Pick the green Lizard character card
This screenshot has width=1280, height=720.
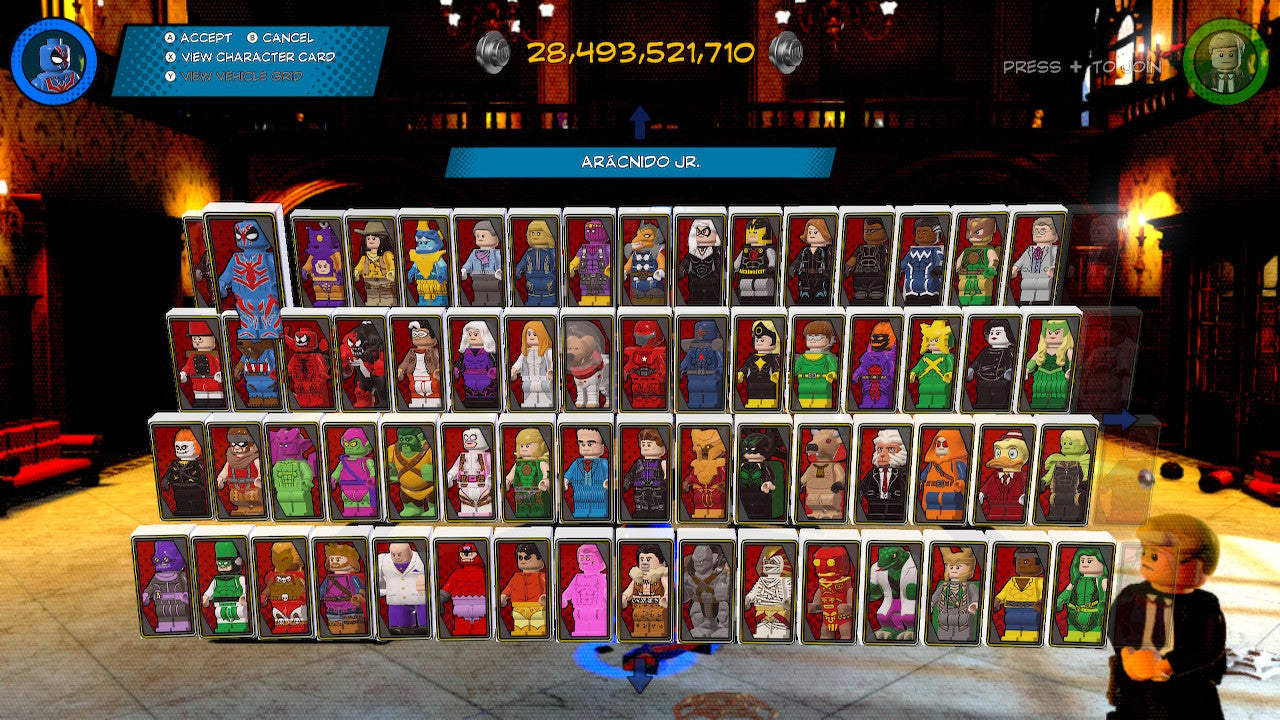click(x=892, y=590)
